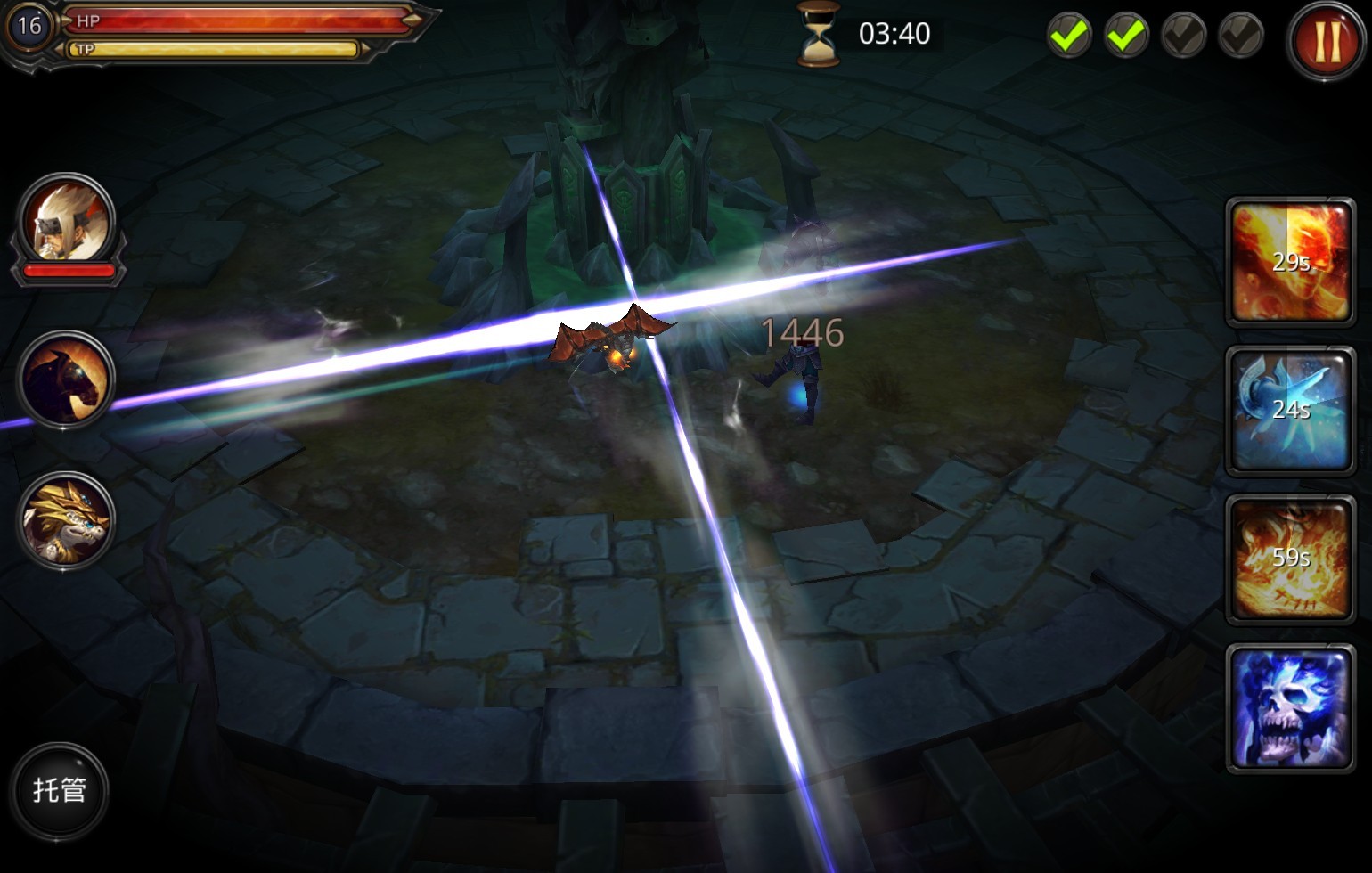The width and height of the screenshot is (1372, 873).
Task: Toggle the 托管 auto-battle button
Action: (x=59, y=790)
